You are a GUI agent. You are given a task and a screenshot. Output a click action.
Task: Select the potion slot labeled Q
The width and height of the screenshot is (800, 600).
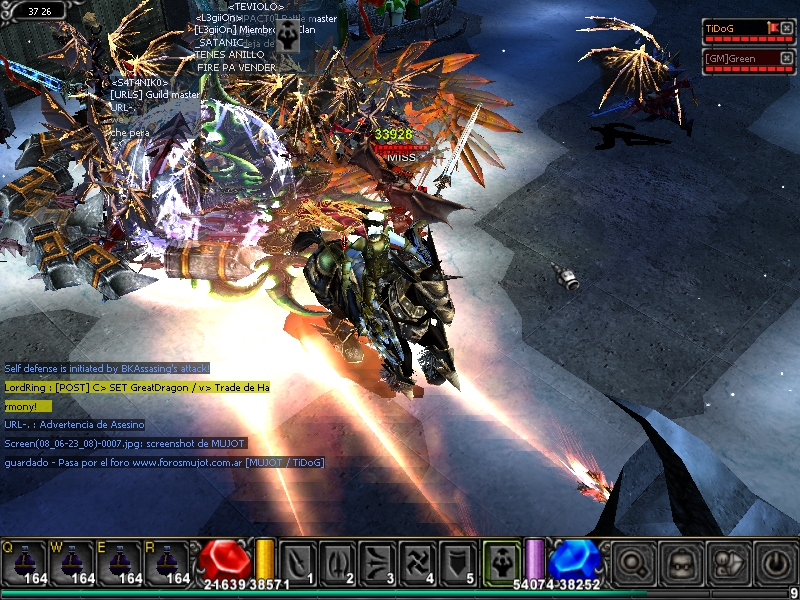point(24,563)
